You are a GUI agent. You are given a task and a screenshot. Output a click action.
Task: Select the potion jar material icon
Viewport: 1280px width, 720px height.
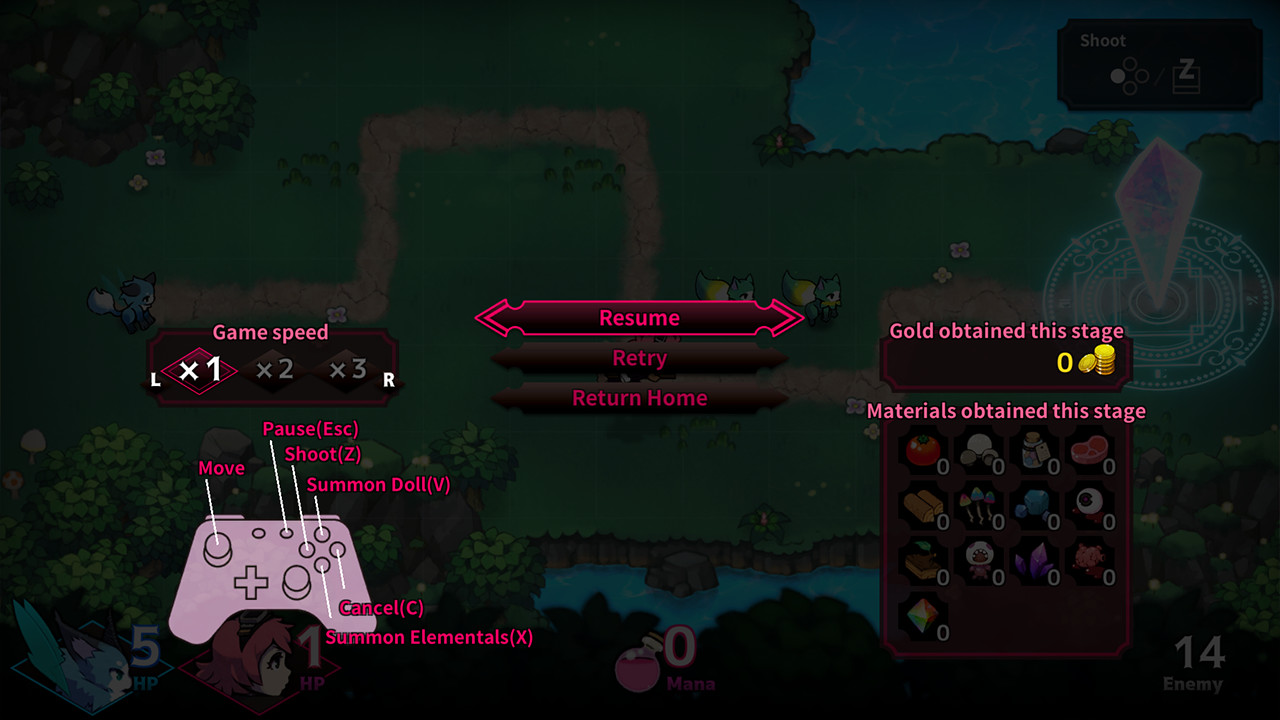click(1035, 450)
